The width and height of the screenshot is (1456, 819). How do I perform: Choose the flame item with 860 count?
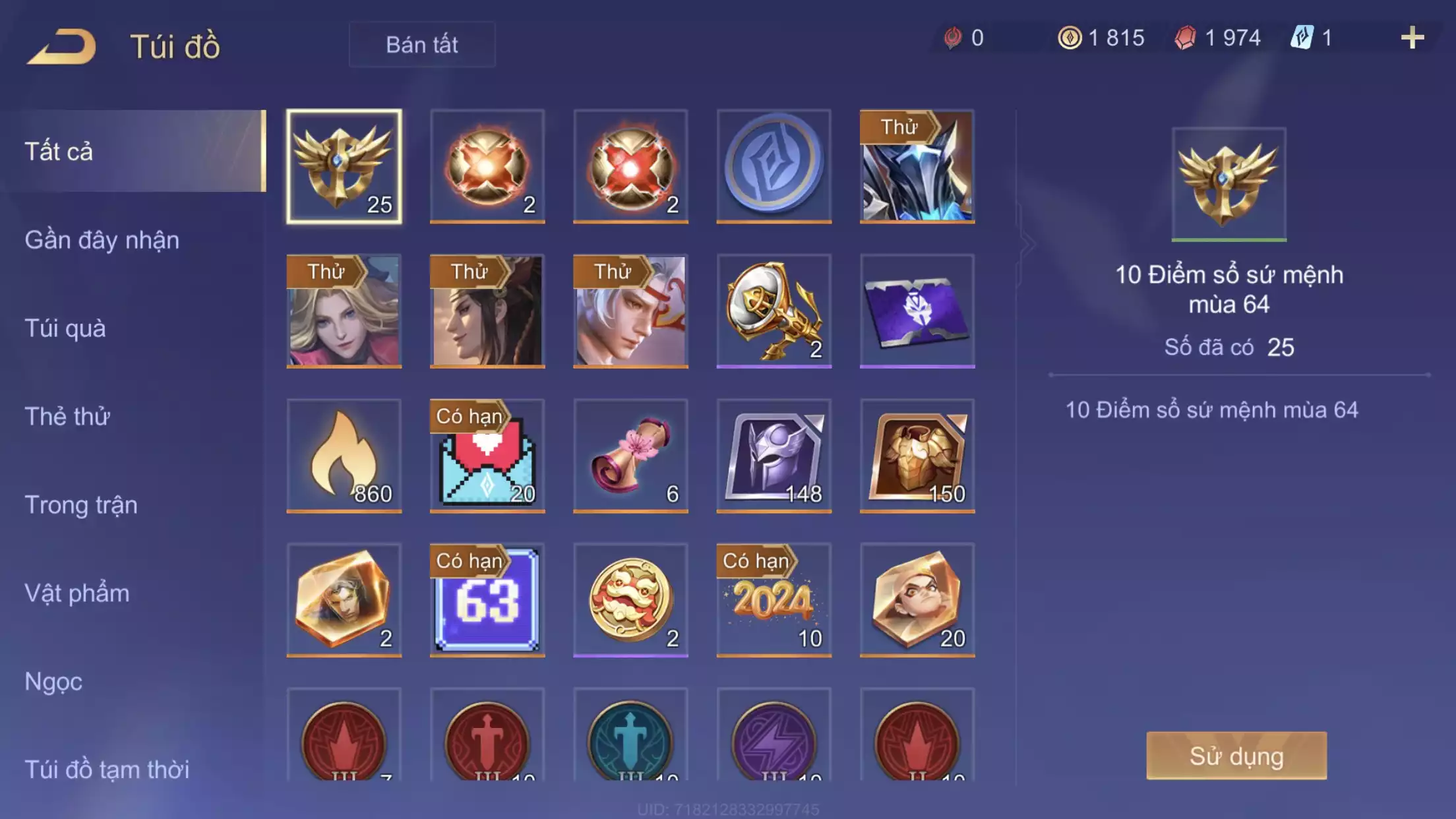click(x=344, y=456)
